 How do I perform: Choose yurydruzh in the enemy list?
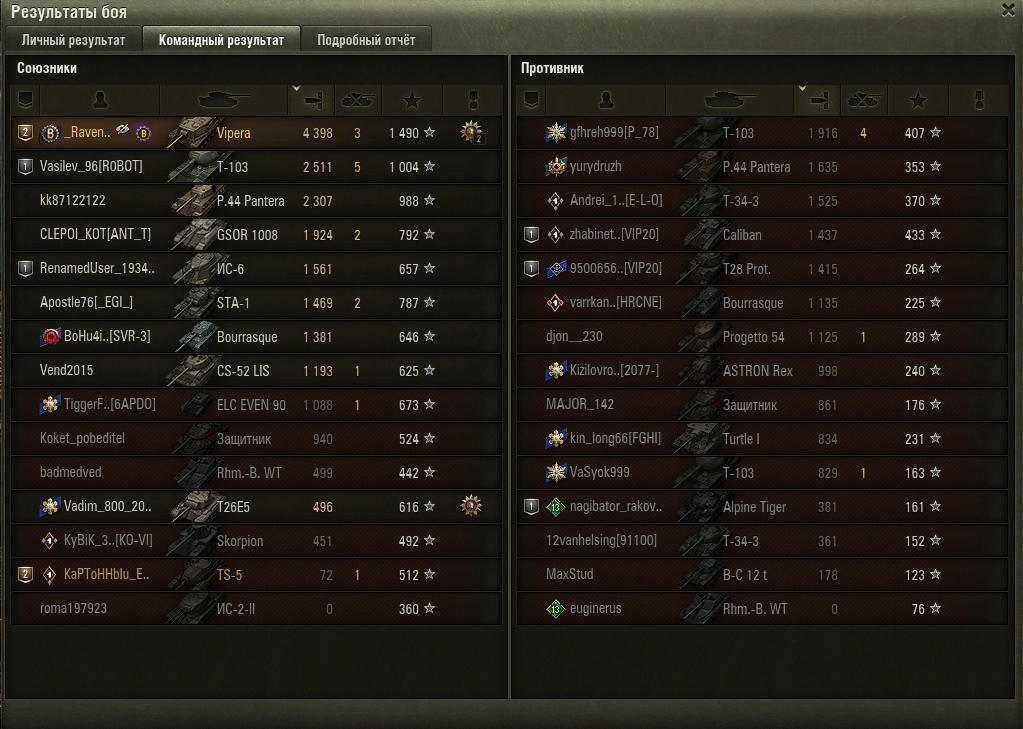click(x=596, y=167)
